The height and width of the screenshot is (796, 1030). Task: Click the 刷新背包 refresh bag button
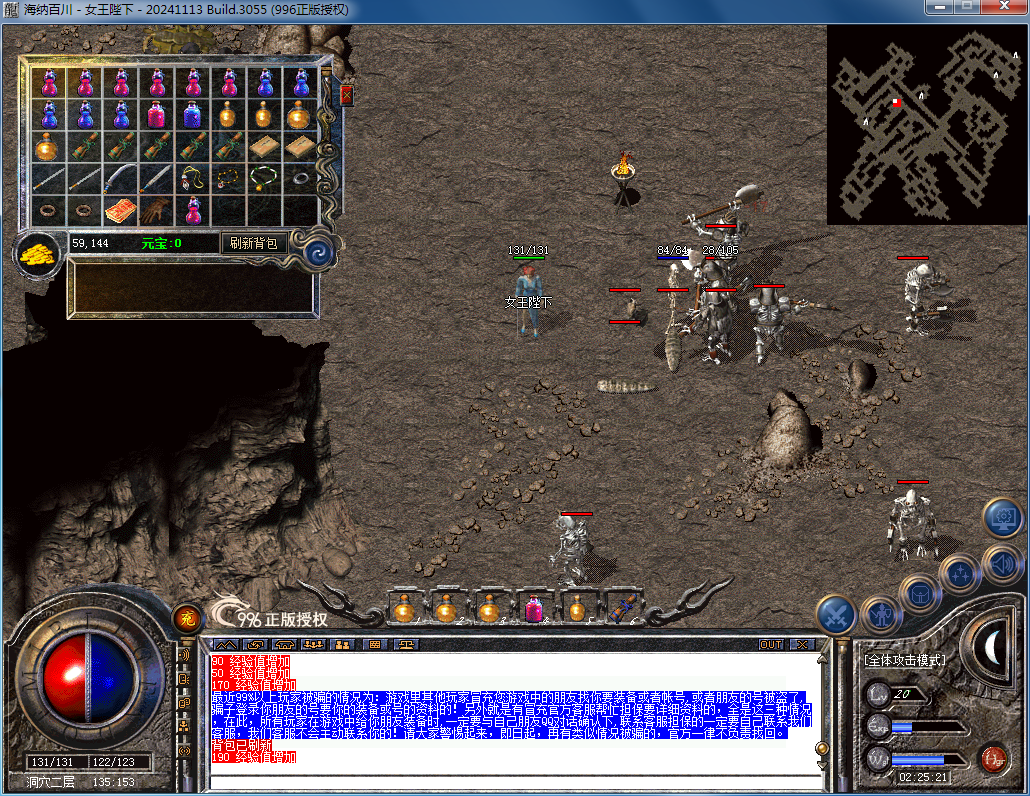[x=253, y=243]
